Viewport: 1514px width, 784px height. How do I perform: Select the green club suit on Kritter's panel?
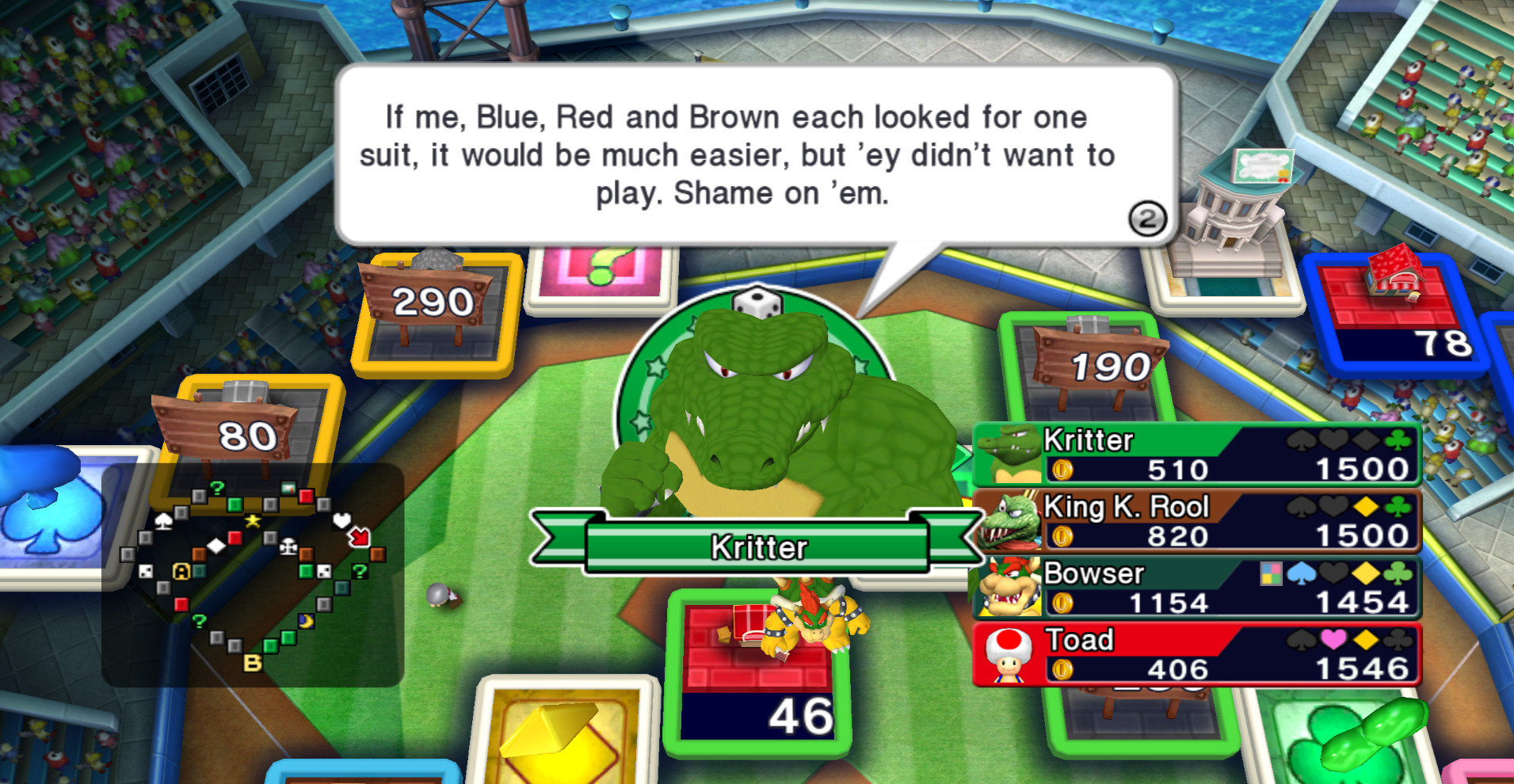[x=1396, y=442]
